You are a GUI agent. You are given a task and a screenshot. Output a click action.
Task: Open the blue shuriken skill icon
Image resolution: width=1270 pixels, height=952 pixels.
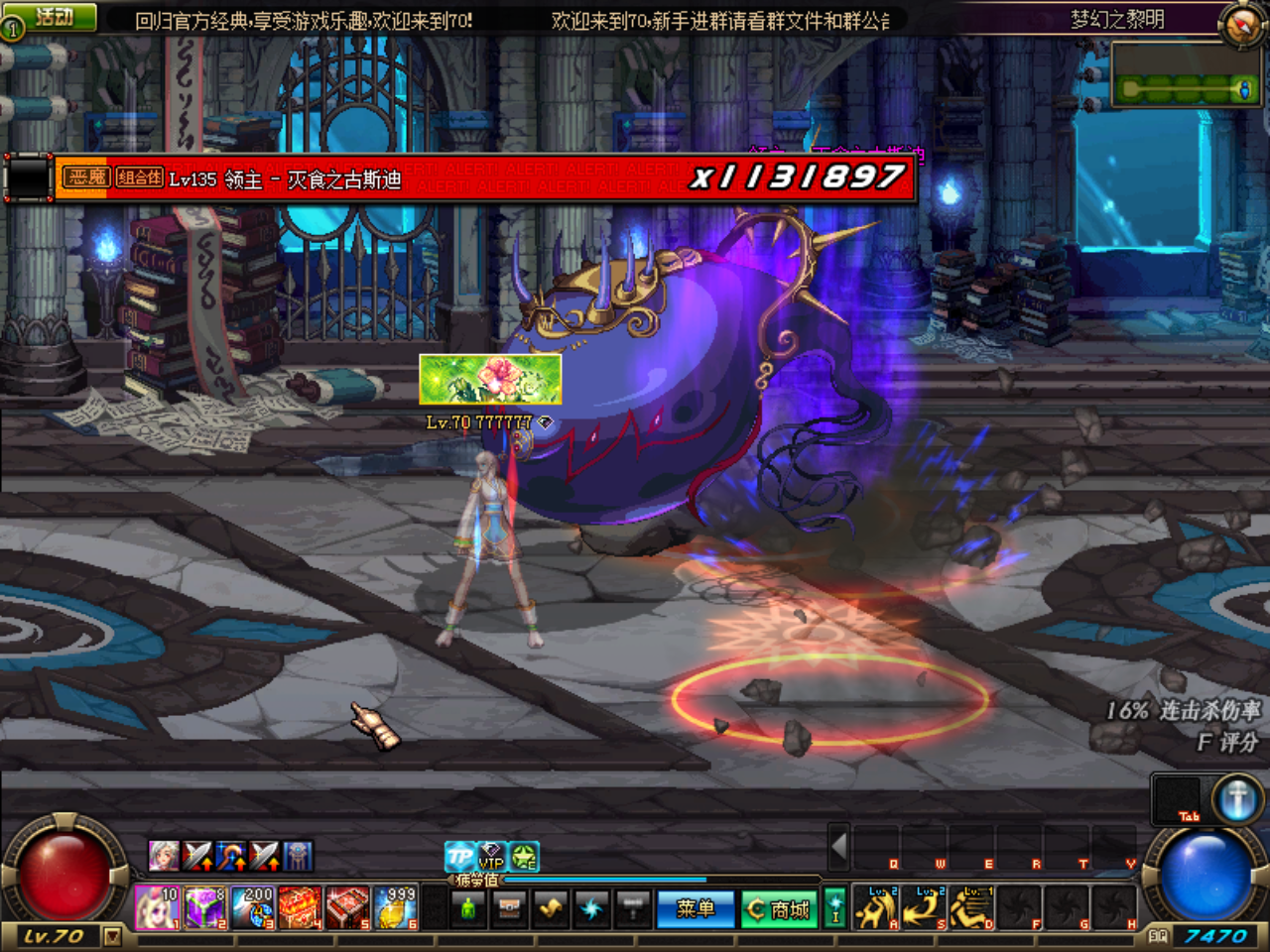point(590,907)
